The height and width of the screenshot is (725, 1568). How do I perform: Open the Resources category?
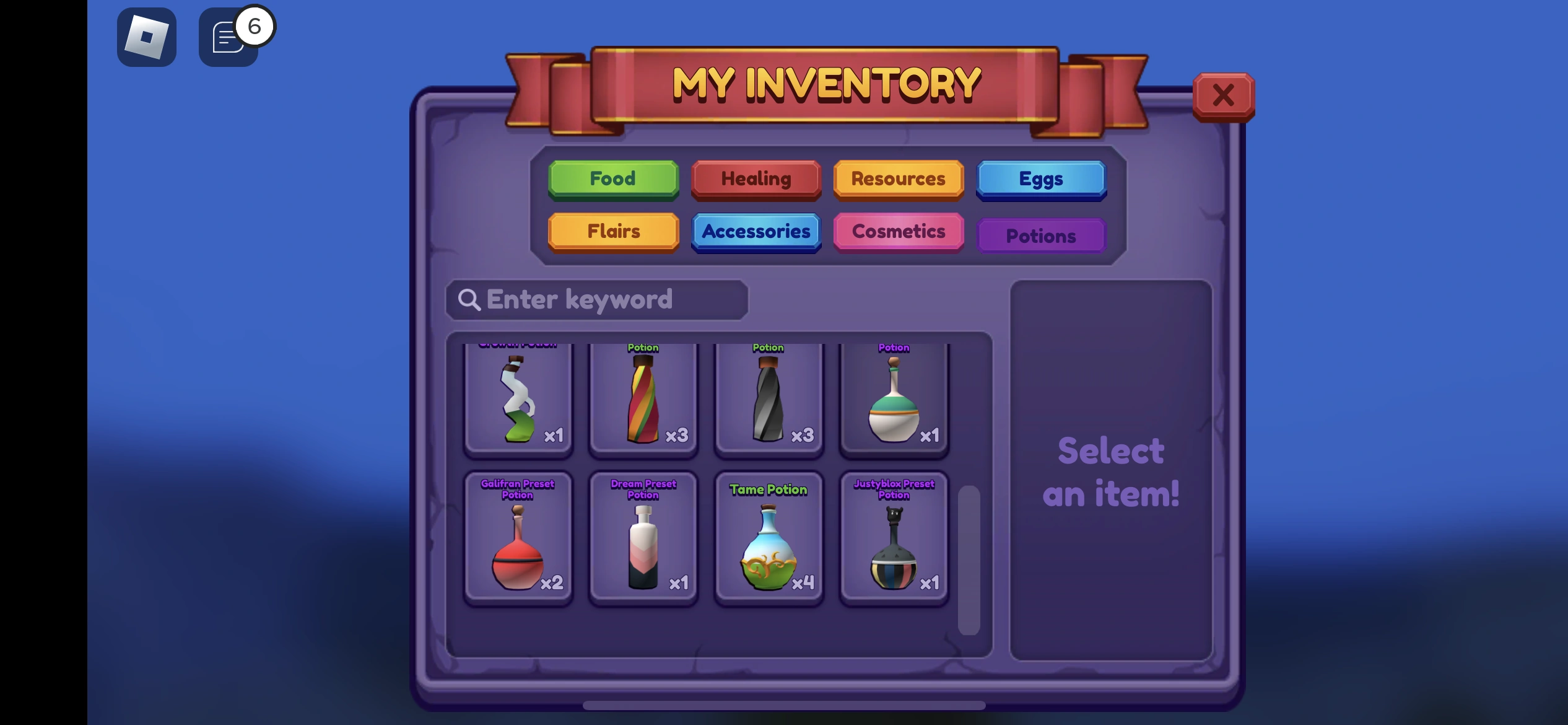tap(897, 179)
